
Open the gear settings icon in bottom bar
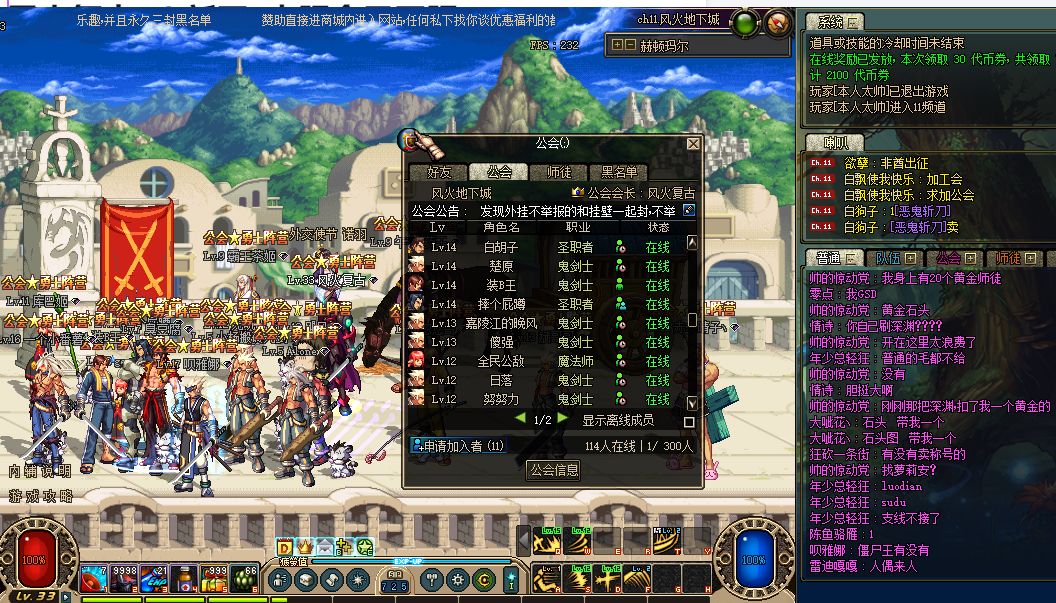coord(459,578)
